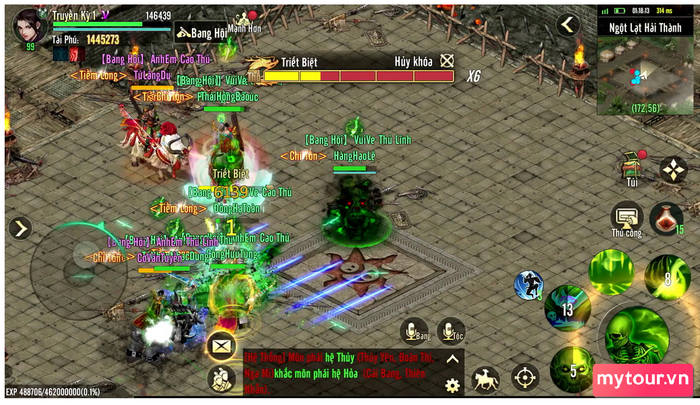This screenshot has height=405, width=700.
Task: Activate the large green skull attack skill
Action: coord(633,337)
